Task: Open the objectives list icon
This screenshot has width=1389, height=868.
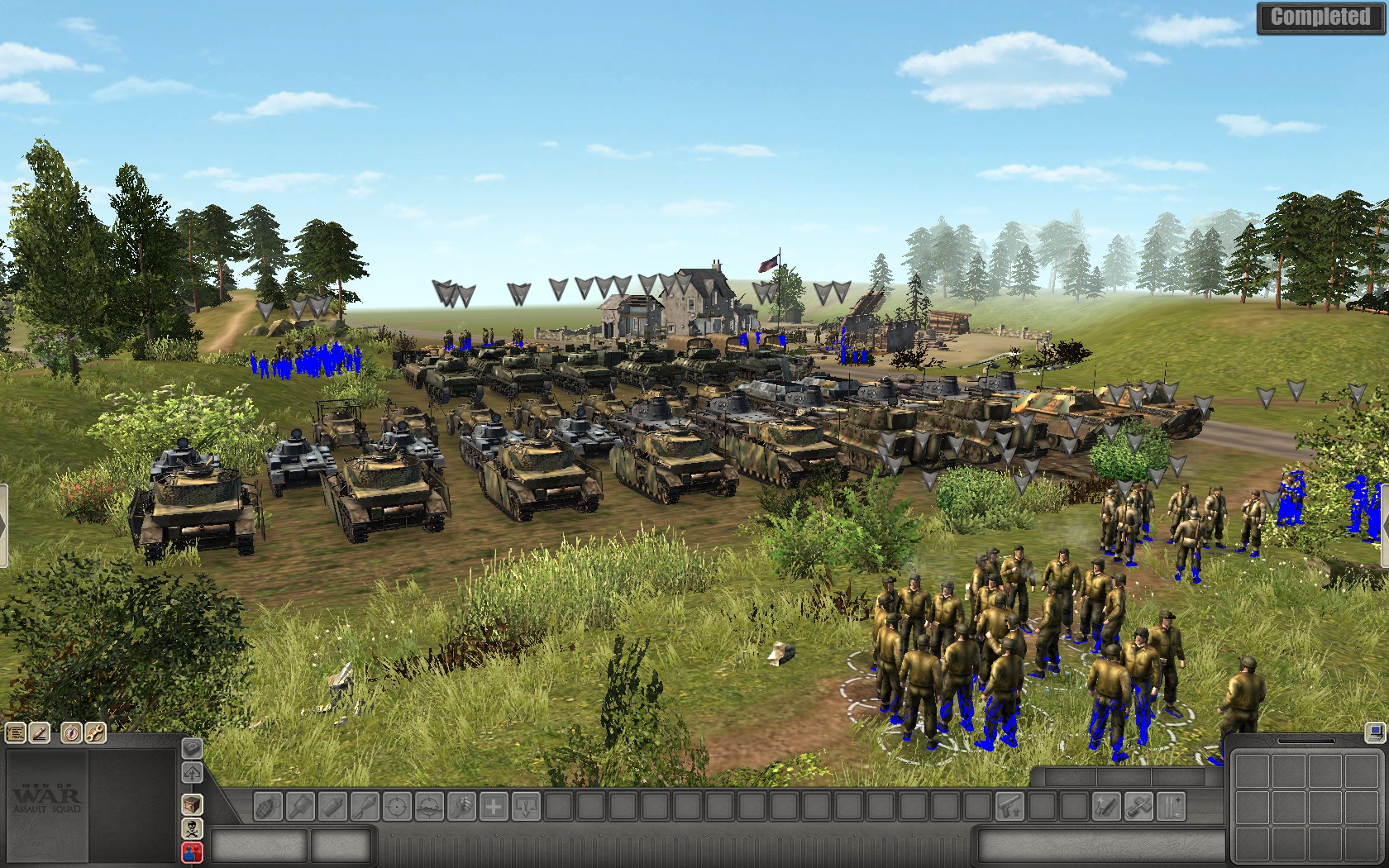Action: [x=16, y=732]
